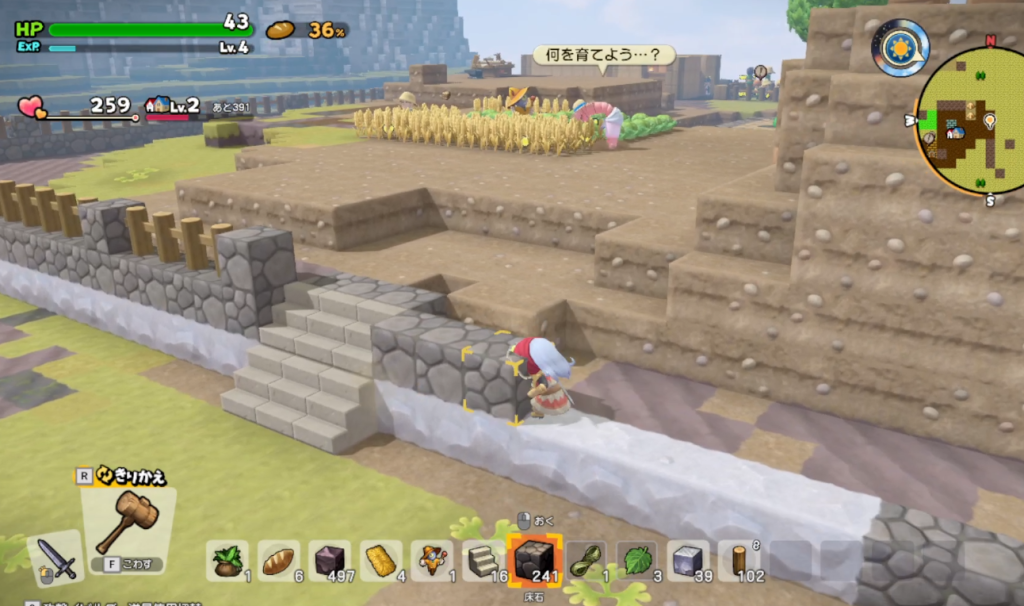
Task: Select the scarecrow item slot
Action: coord(432,561)
